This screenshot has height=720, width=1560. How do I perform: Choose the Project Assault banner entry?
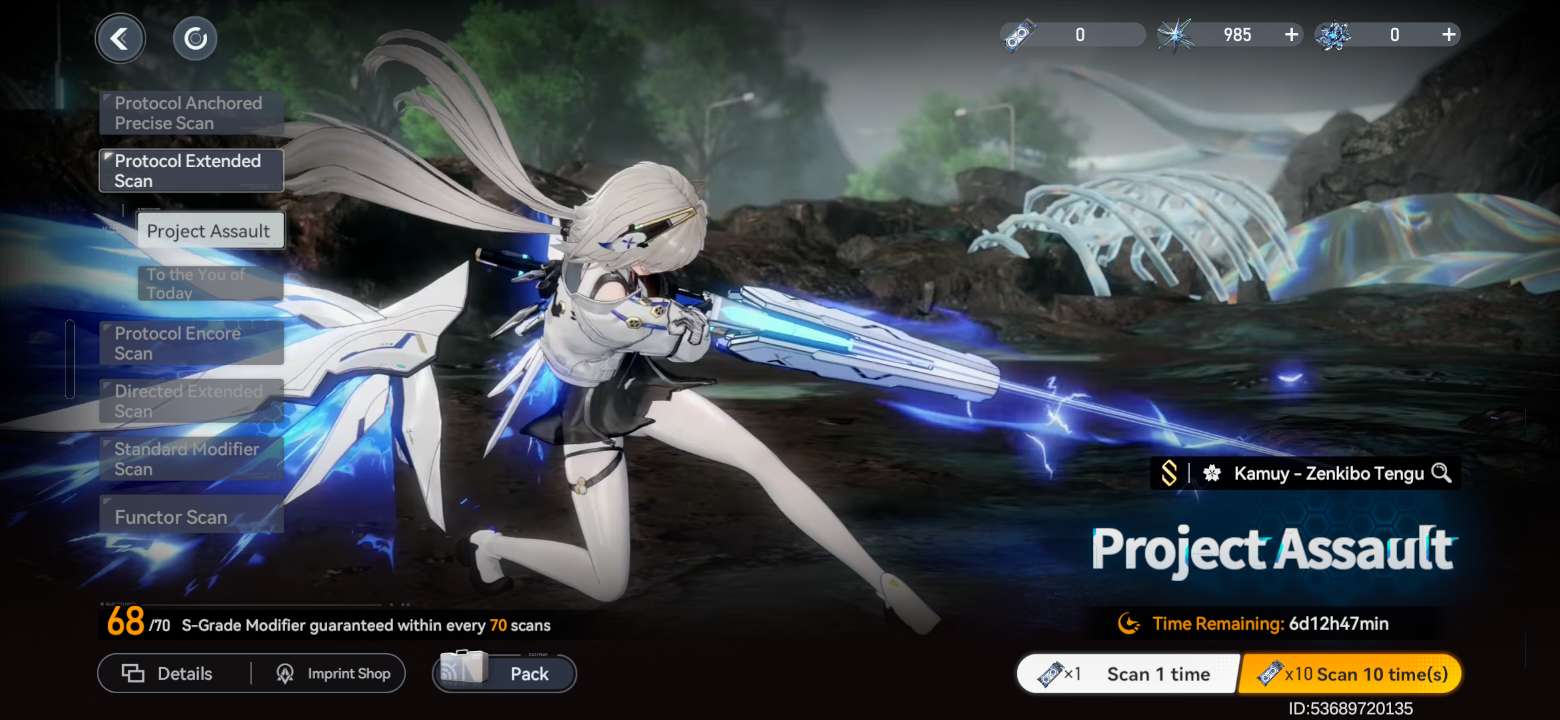(209, 231)
